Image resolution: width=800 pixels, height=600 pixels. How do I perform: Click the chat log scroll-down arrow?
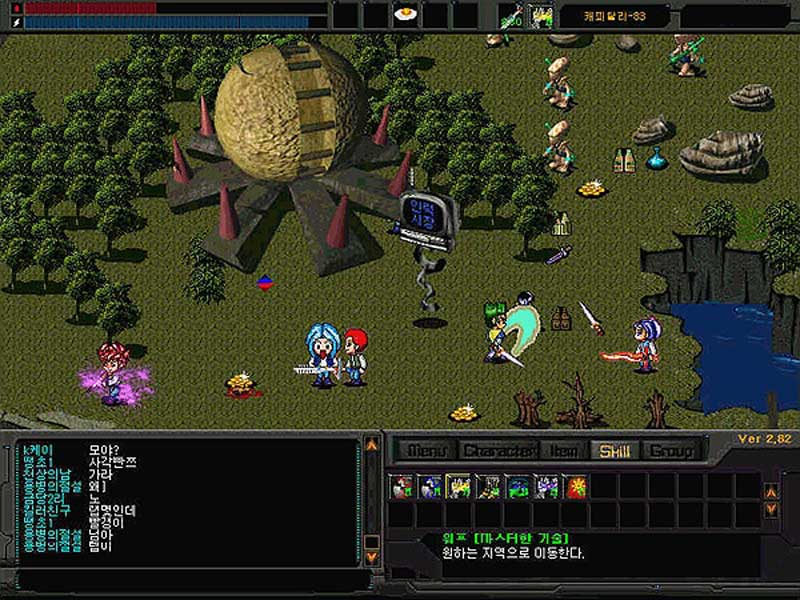[x=372, y=555]
